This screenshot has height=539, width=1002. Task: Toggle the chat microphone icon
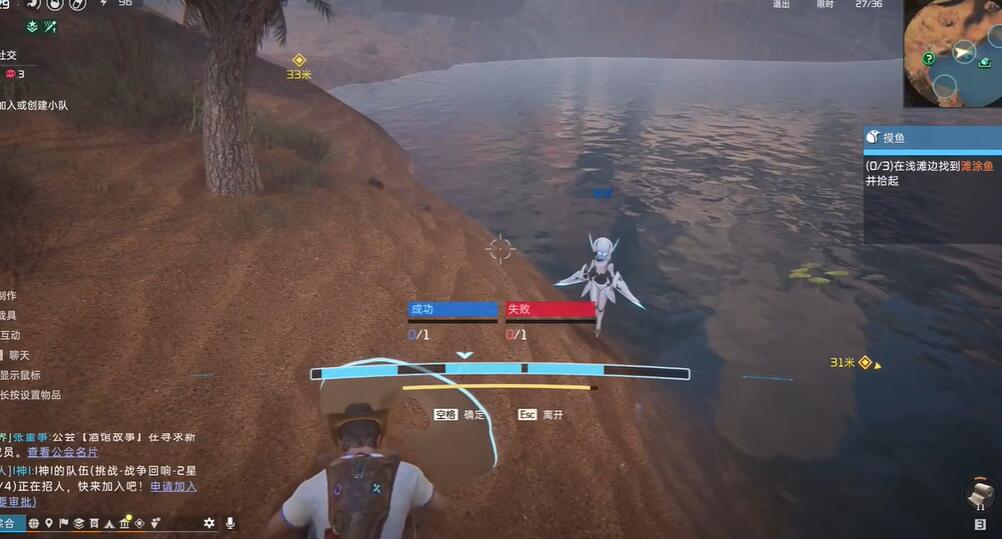click(x=230, y=523)
